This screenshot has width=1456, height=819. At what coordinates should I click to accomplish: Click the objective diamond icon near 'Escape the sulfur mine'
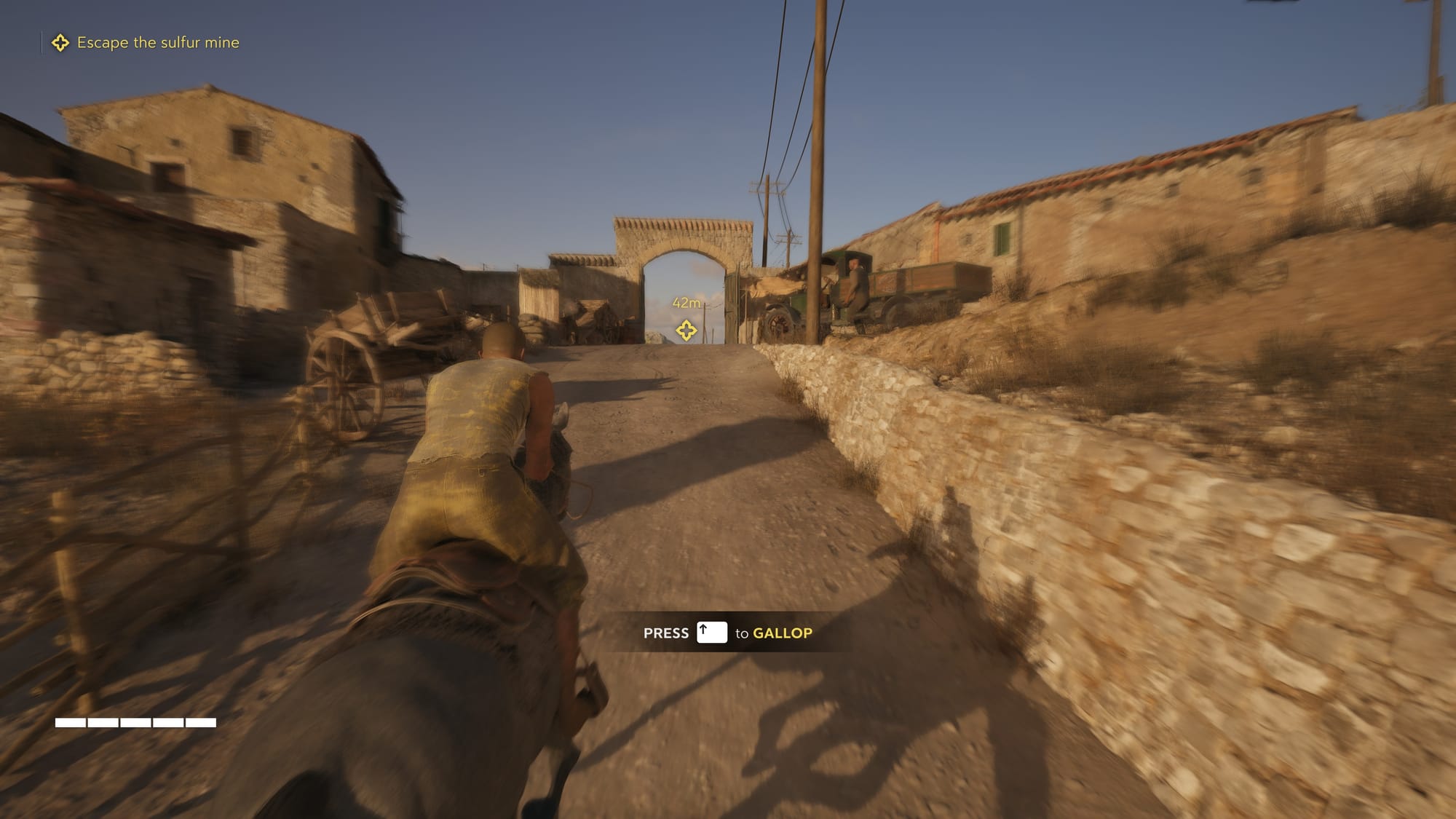pos(61,43)
